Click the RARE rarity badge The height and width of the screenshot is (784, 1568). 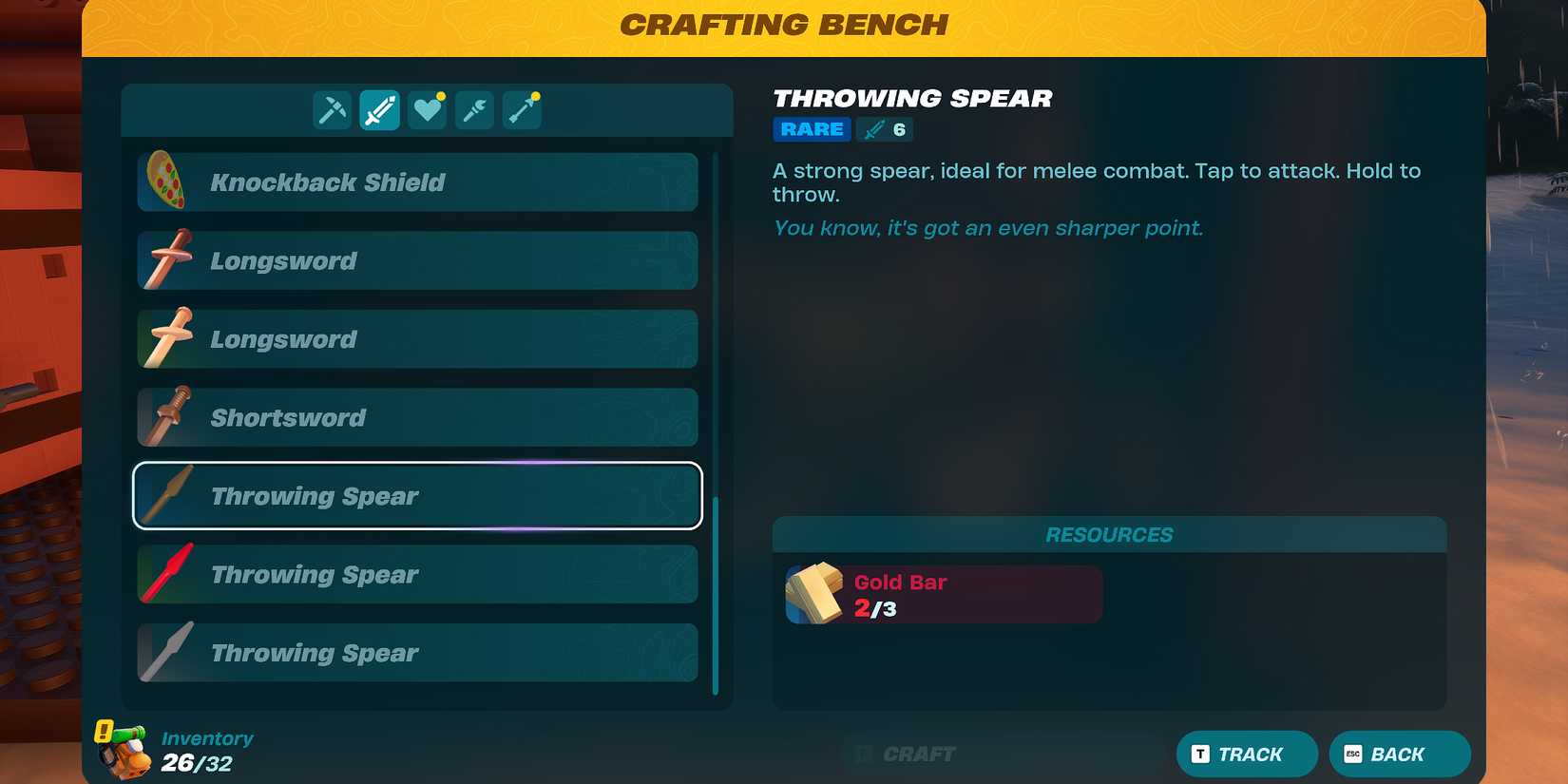[x=811, y=129]
